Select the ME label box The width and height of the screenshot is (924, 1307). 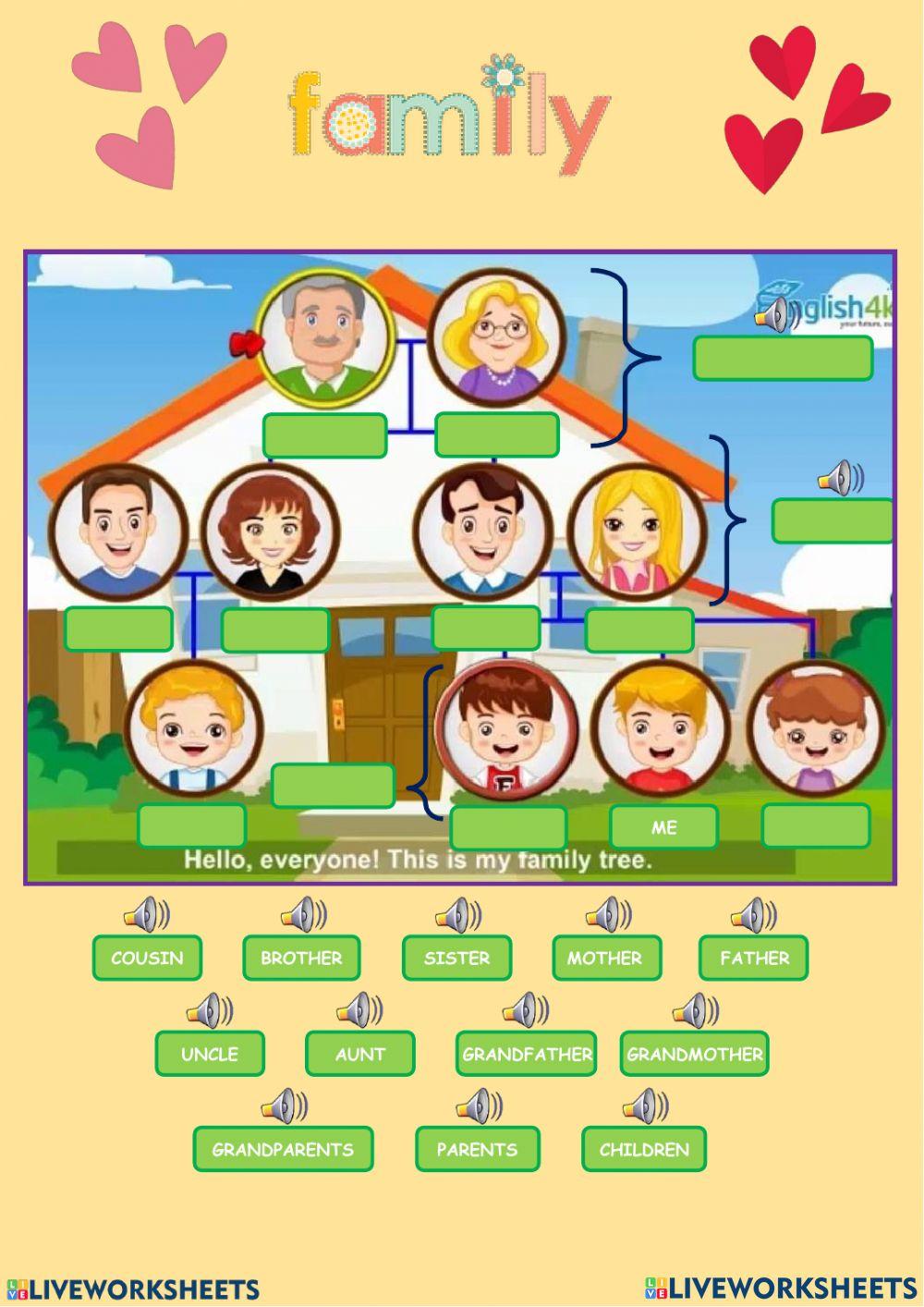tap(663, 827)
